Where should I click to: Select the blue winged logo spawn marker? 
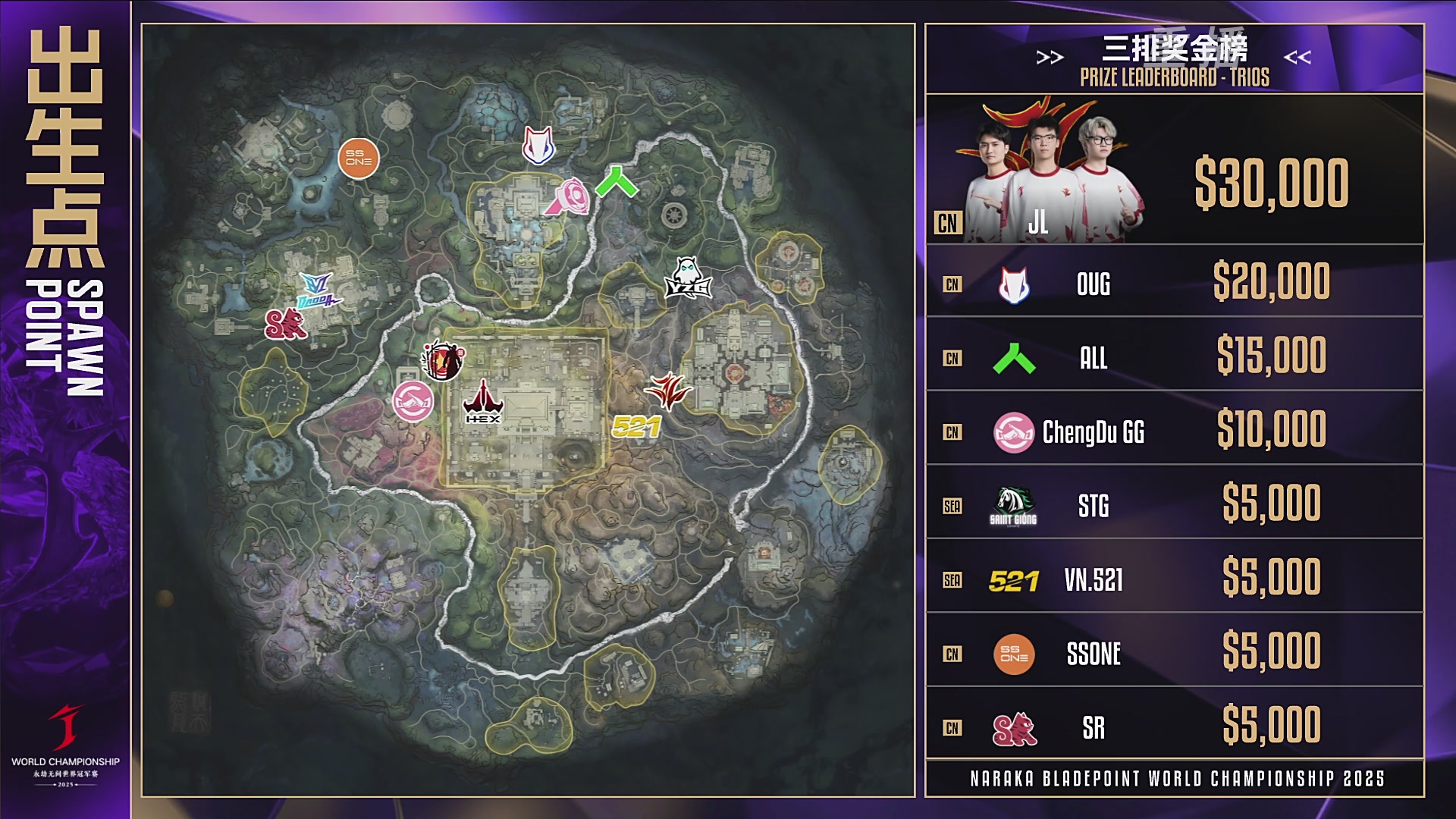point(318,290)
